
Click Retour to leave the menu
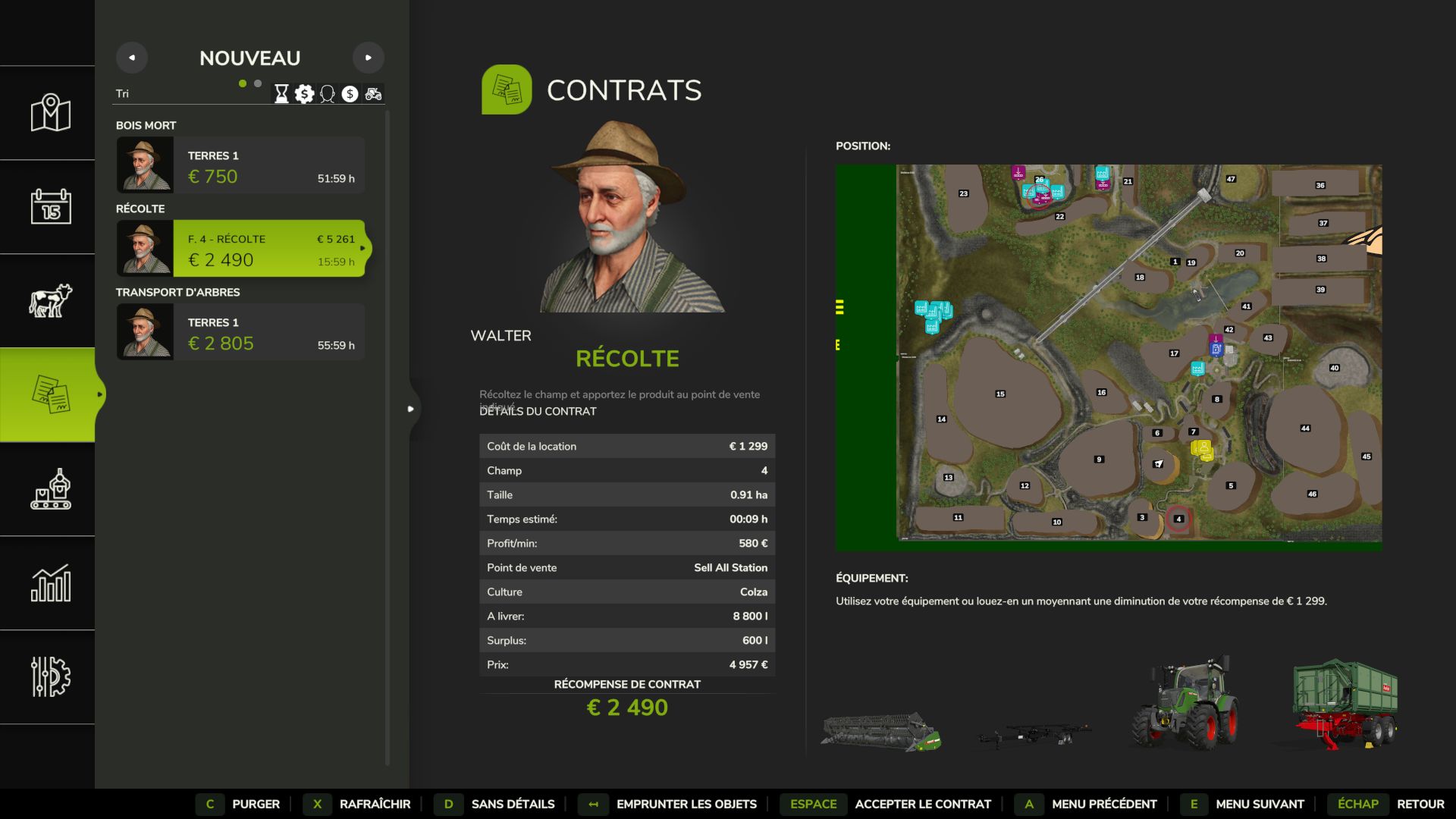tap(1420, 804)
